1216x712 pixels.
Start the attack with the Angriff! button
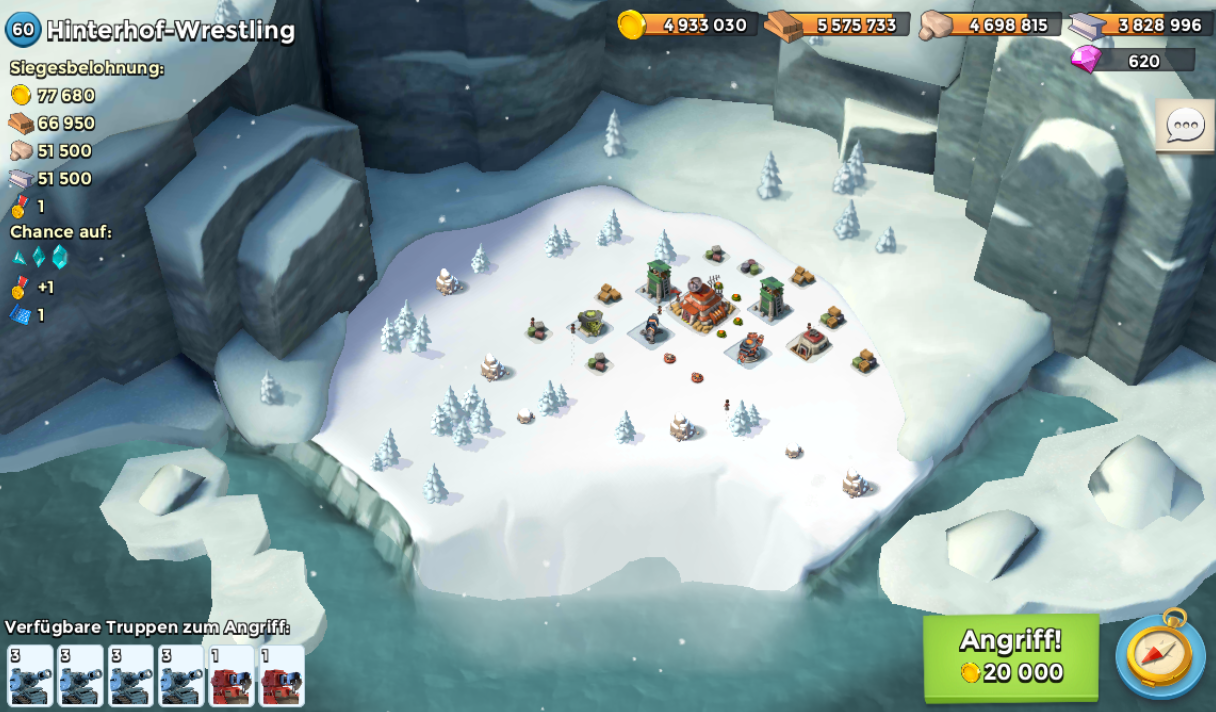[x=1010, y=657]
